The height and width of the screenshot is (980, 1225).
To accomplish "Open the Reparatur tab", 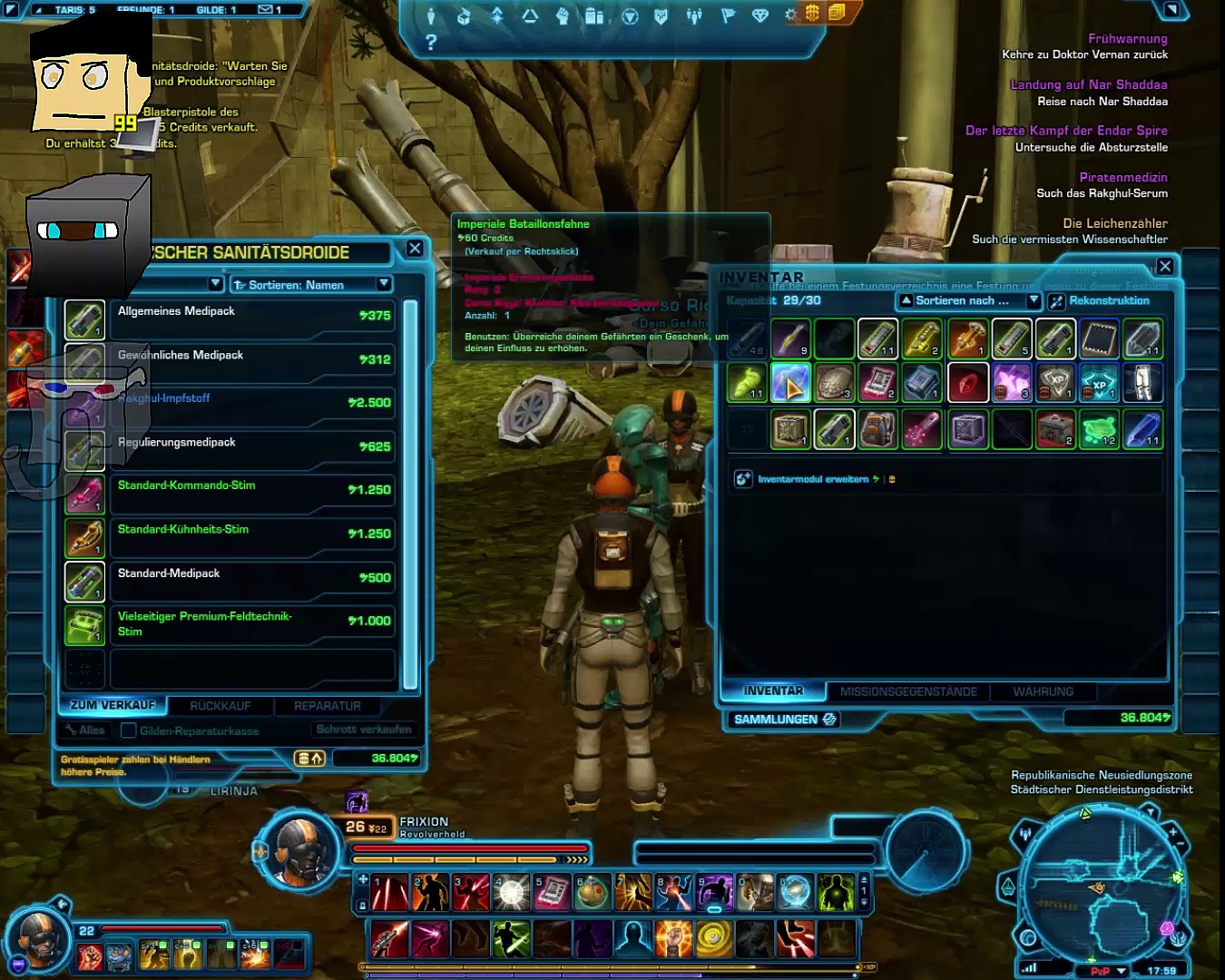I will coord(328,706).
